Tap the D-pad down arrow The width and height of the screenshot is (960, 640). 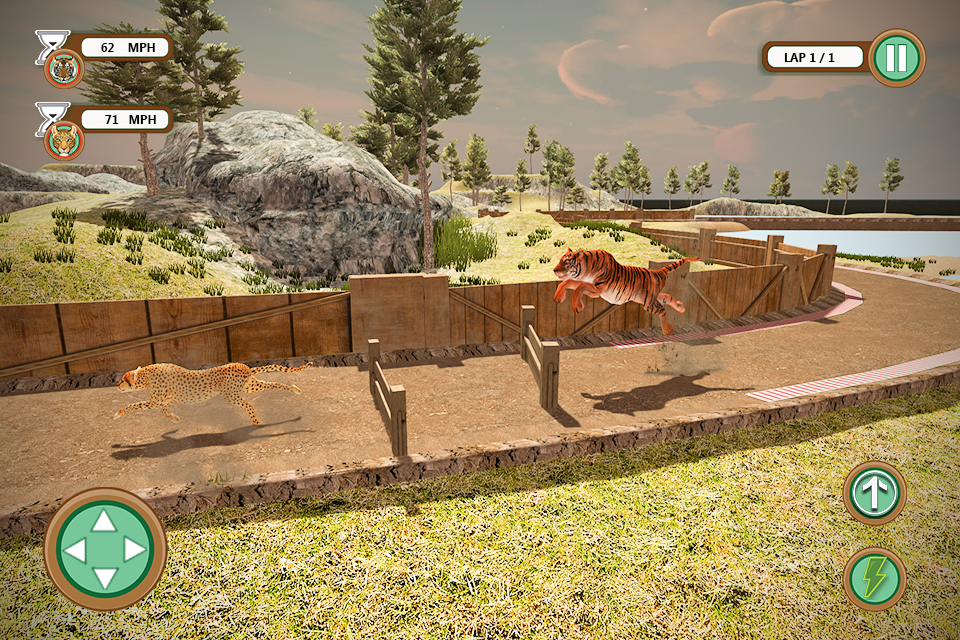105,578
